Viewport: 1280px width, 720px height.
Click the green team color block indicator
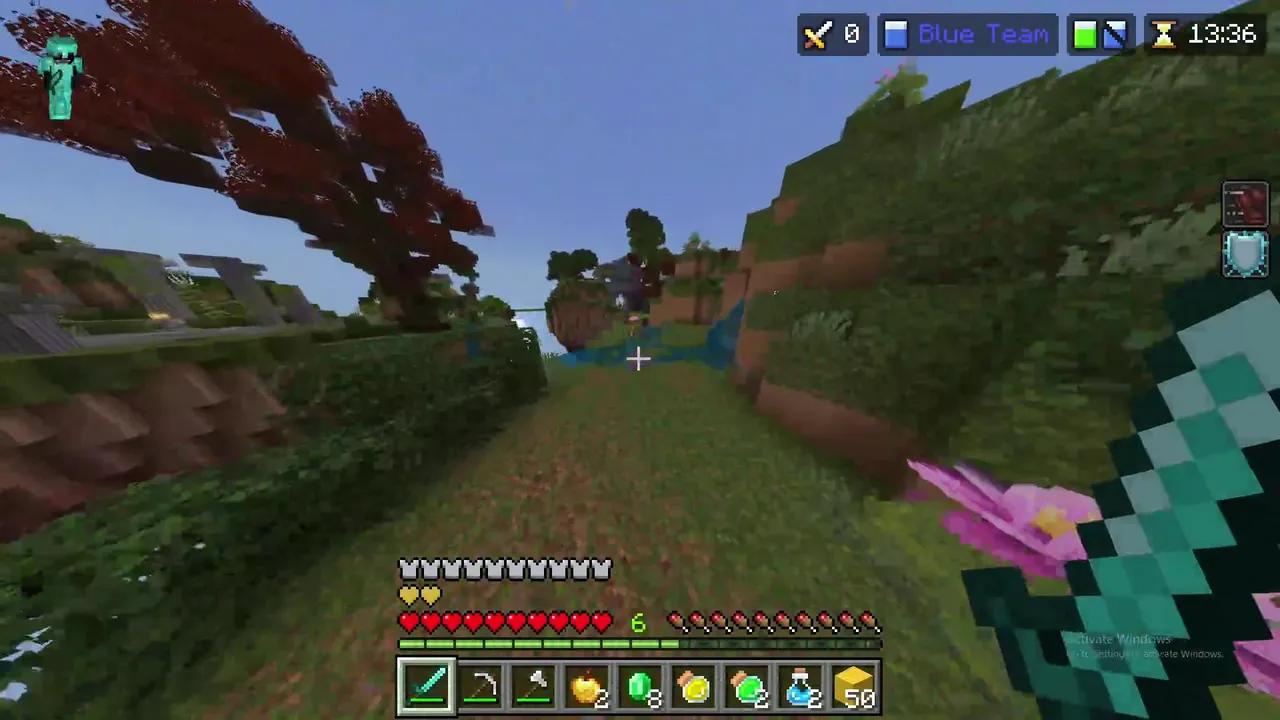(1086, 35)
